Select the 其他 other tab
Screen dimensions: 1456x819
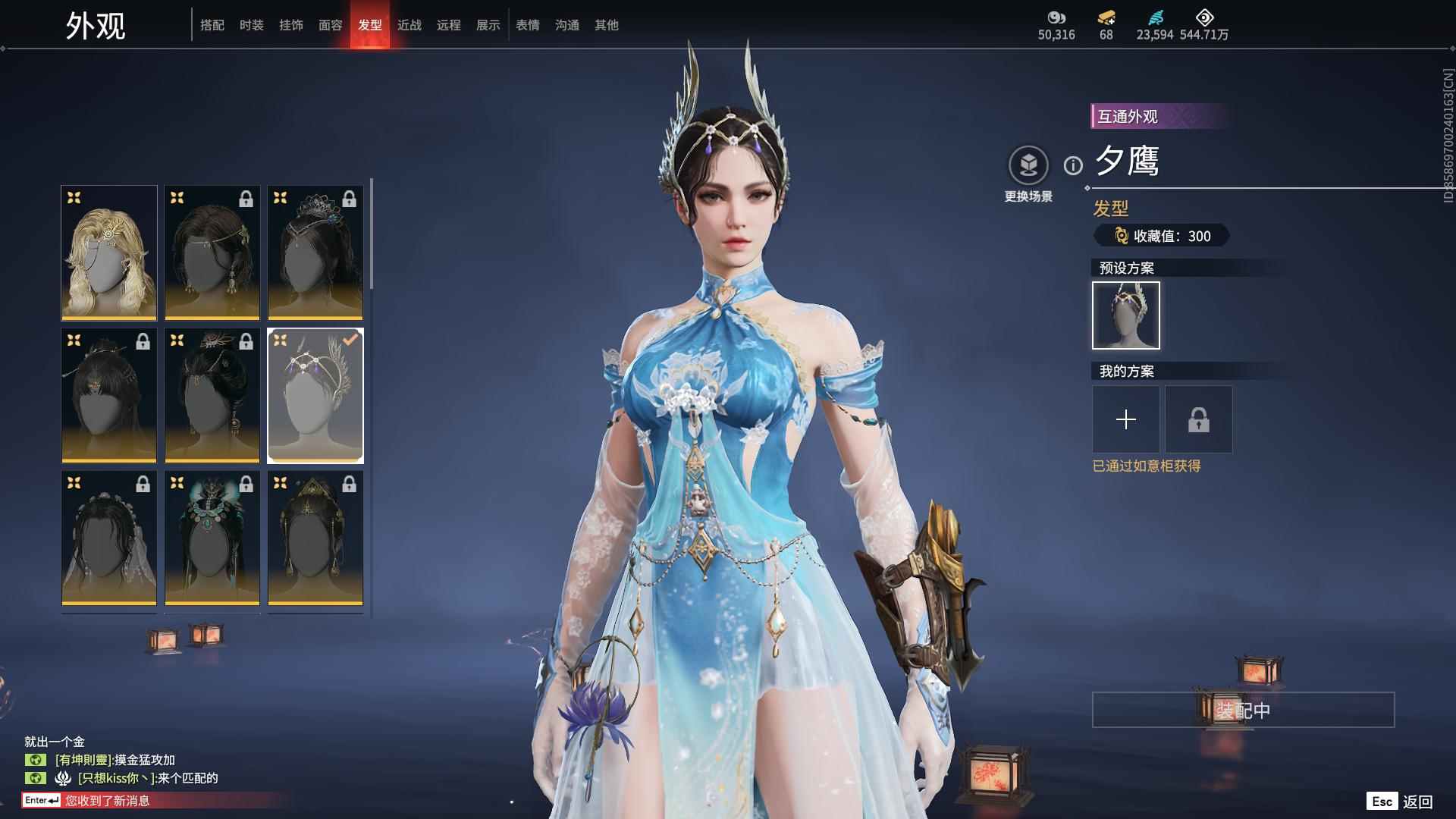pyautogui.click(x=607, y=25)
